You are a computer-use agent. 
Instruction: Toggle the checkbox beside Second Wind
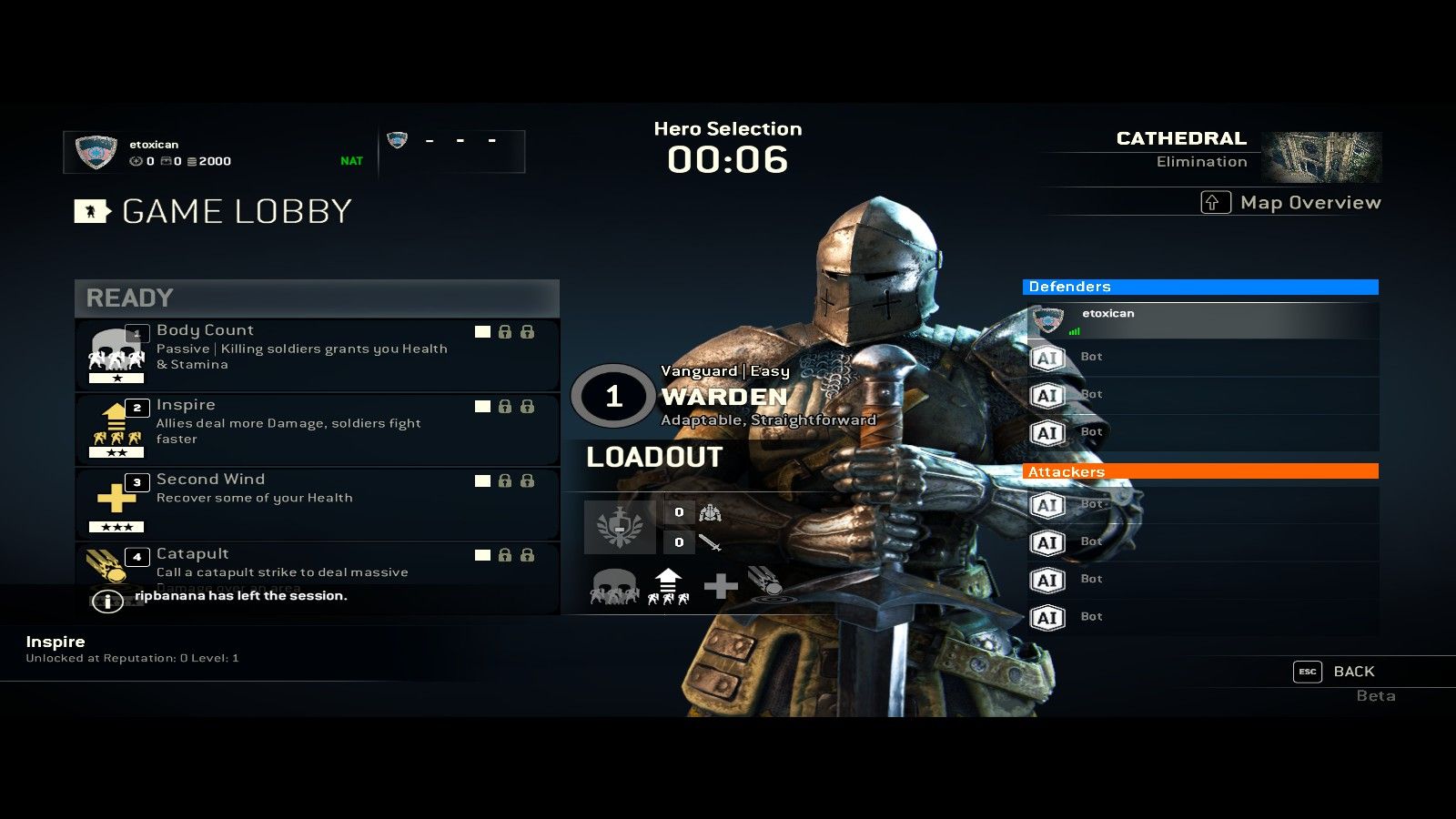482,482
